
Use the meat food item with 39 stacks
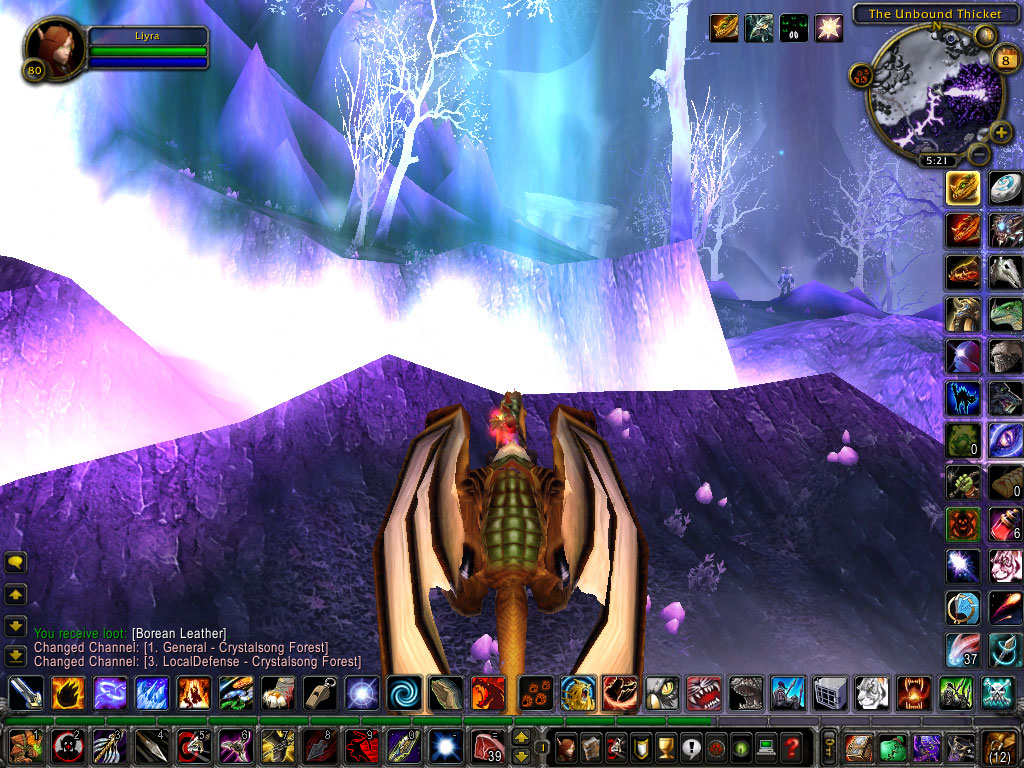pyautogui.click(x=486, y=746)
